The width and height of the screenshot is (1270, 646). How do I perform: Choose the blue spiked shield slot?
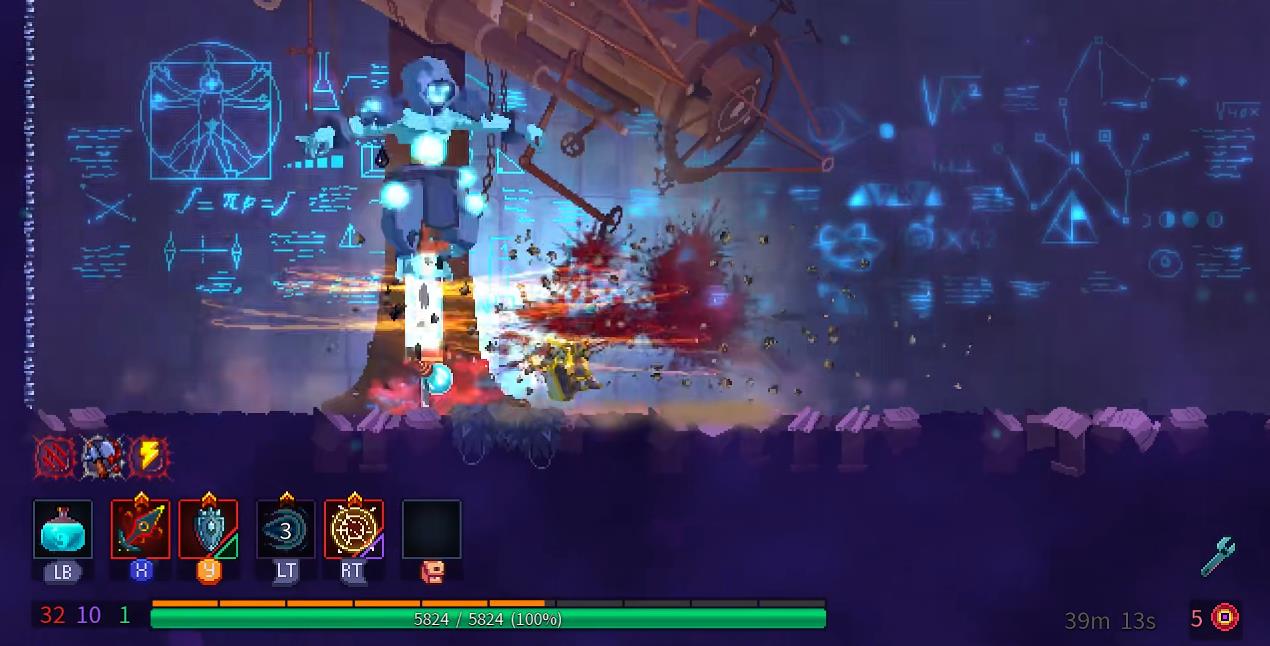(x=208, y=530)
